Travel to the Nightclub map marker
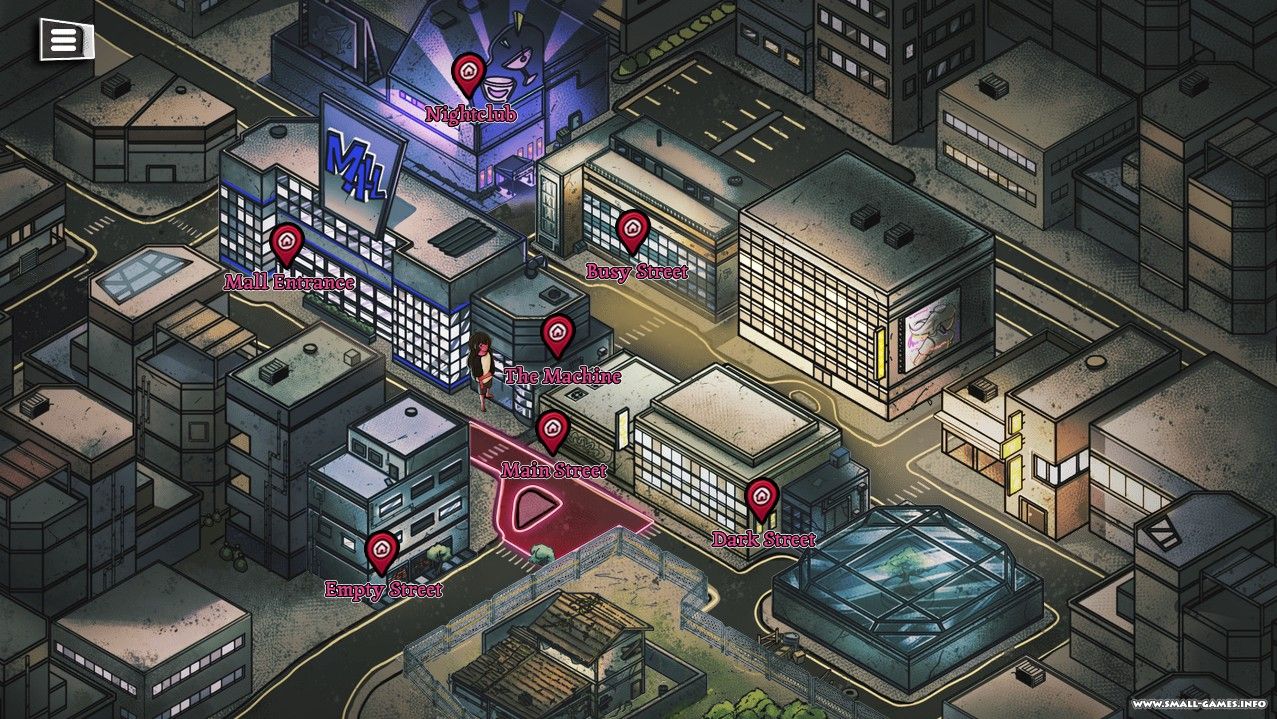 click(x=468, y=73)
